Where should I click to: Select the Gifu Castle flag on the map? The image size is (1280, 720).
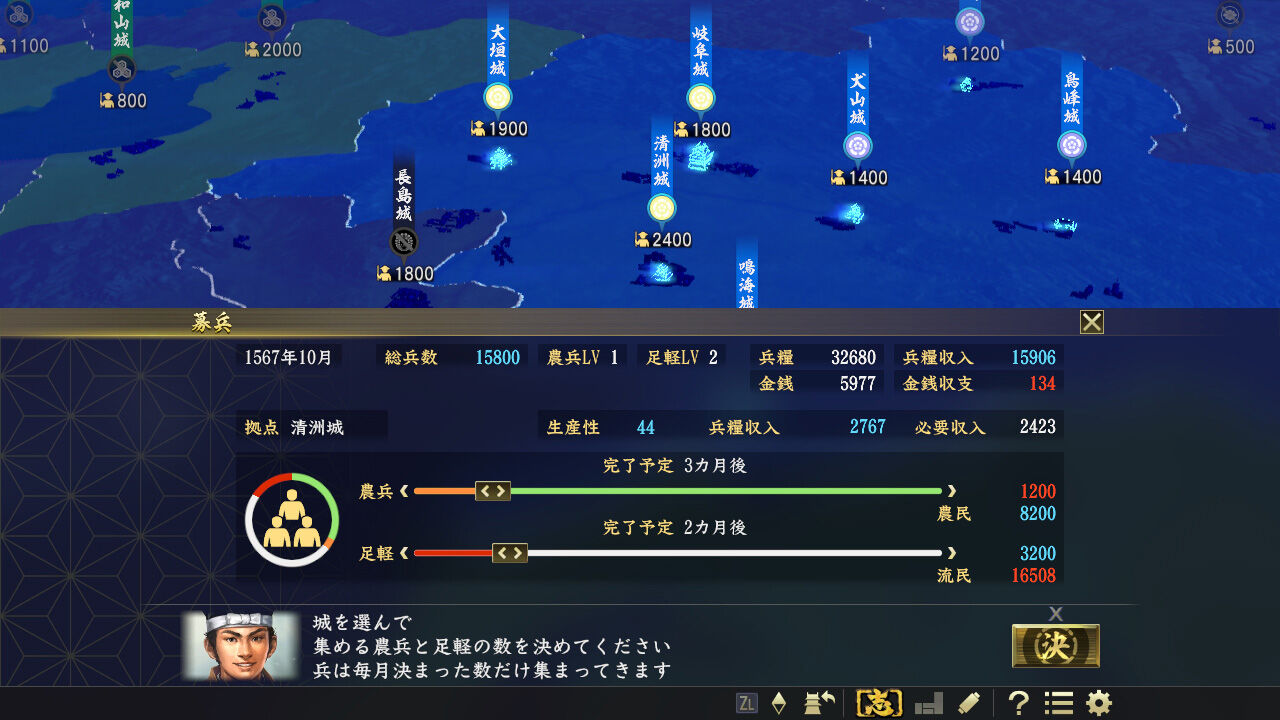pyautogui.click(x=700, y=97)
